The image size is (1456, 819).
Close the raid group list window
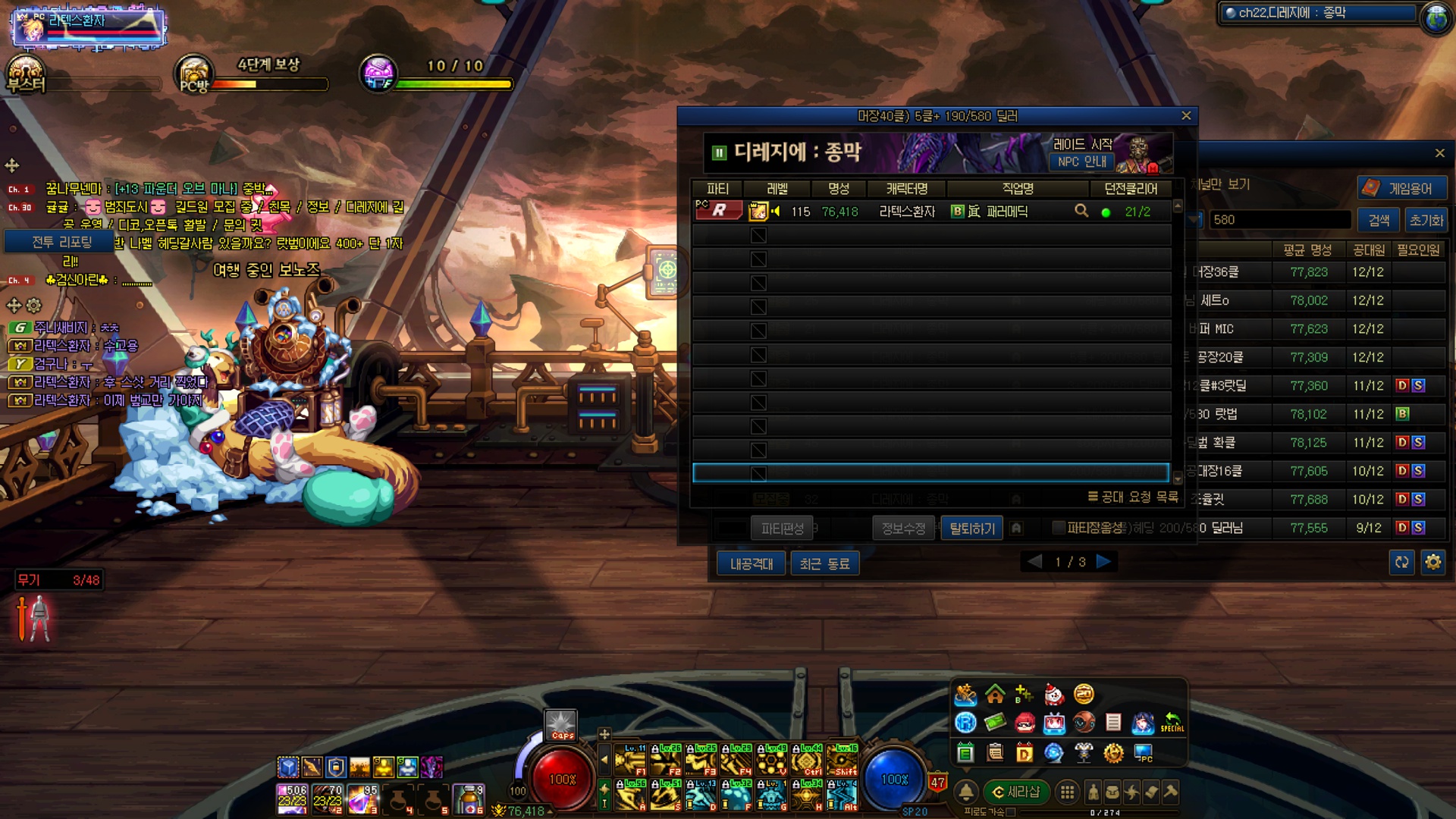1439,153
